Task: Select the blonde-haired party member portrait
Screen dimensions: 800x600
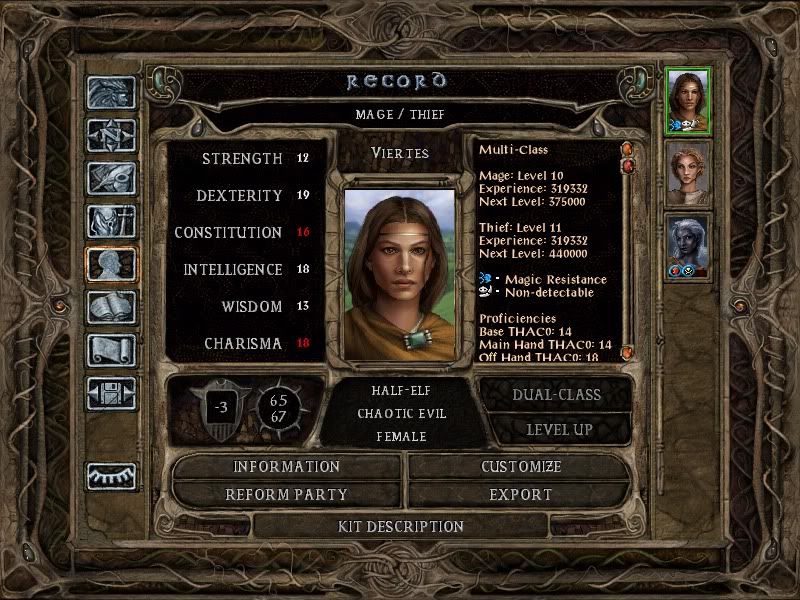Action: 688,173
